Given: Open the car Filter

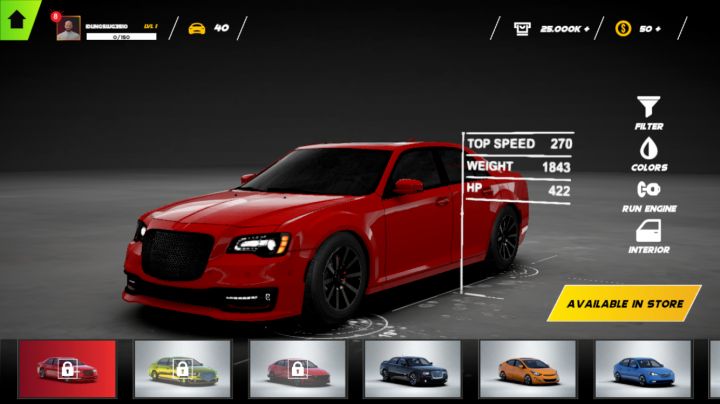Looking at the screenshot, I should coord(648,112).
